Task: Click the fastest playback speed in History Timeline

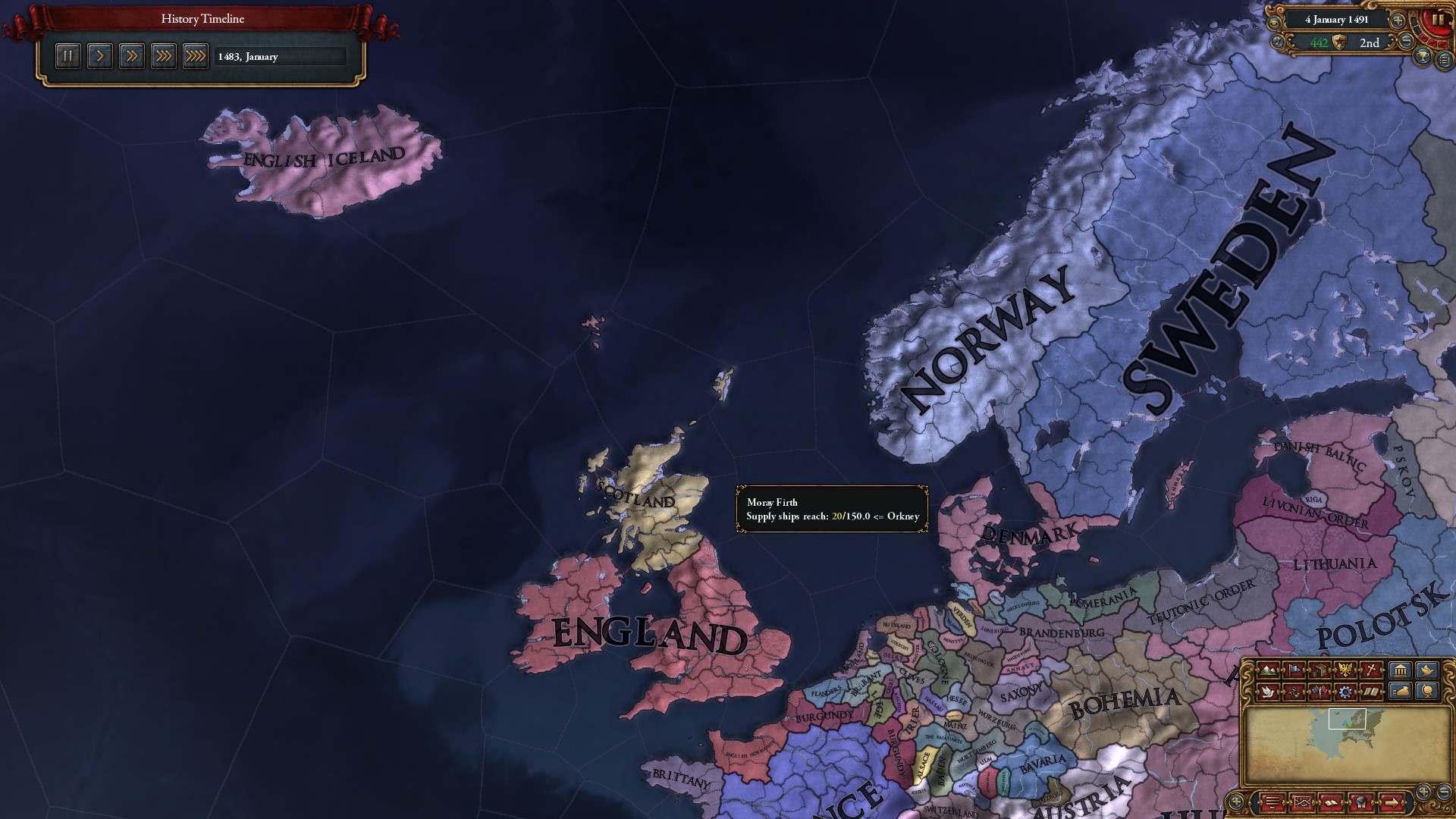Action: (x=196, y=55)
